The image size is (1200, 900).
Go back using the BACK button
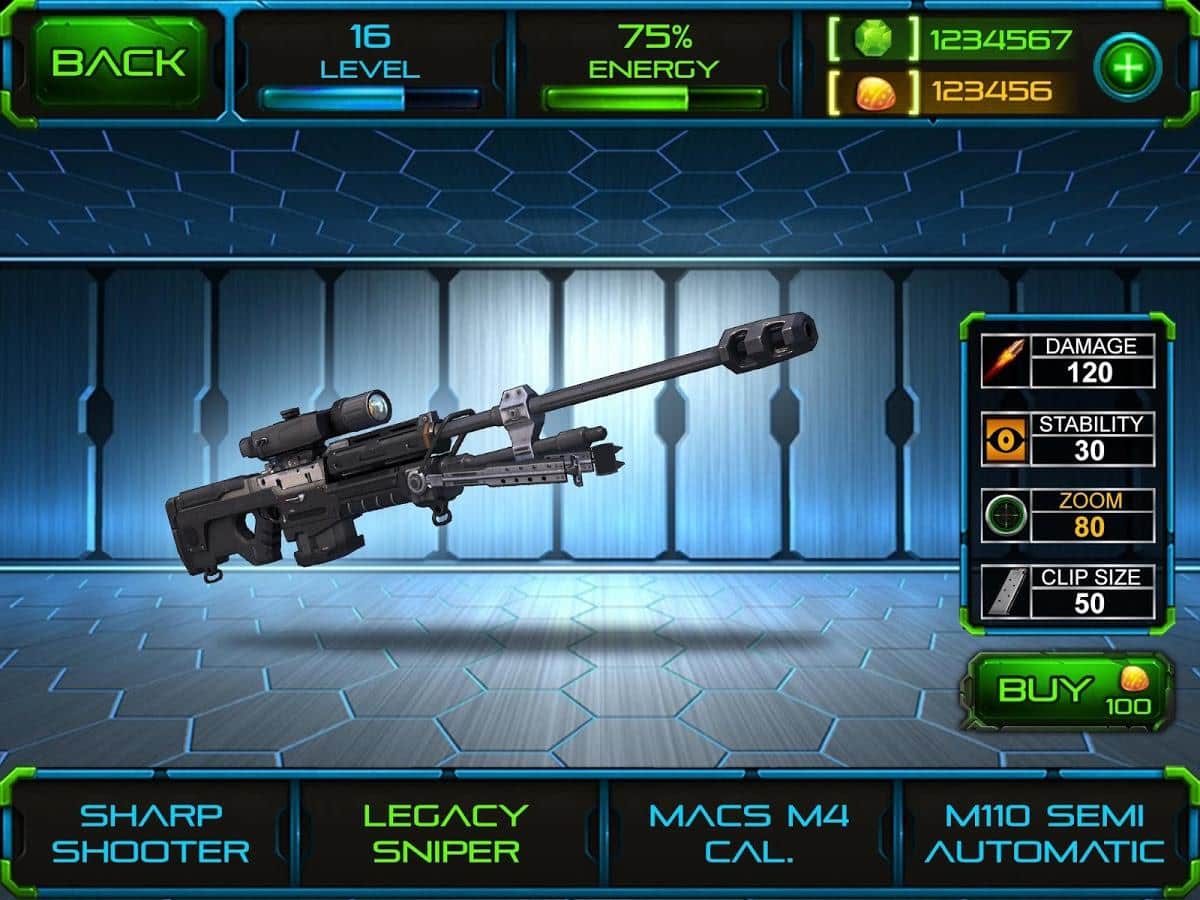click(x=118, y=63)
